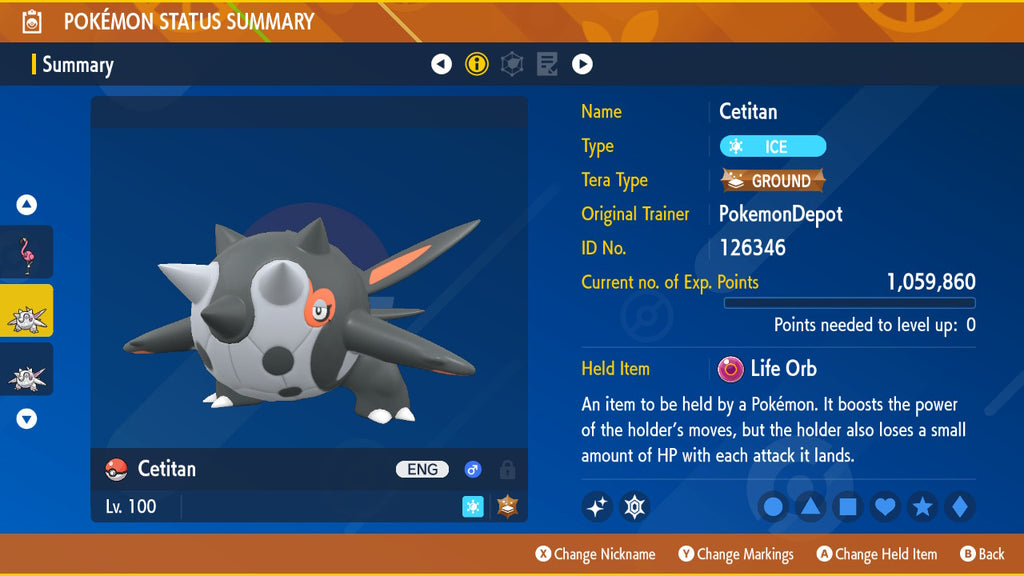
Task: Click the Ground tera type badge
Action: 773,181
